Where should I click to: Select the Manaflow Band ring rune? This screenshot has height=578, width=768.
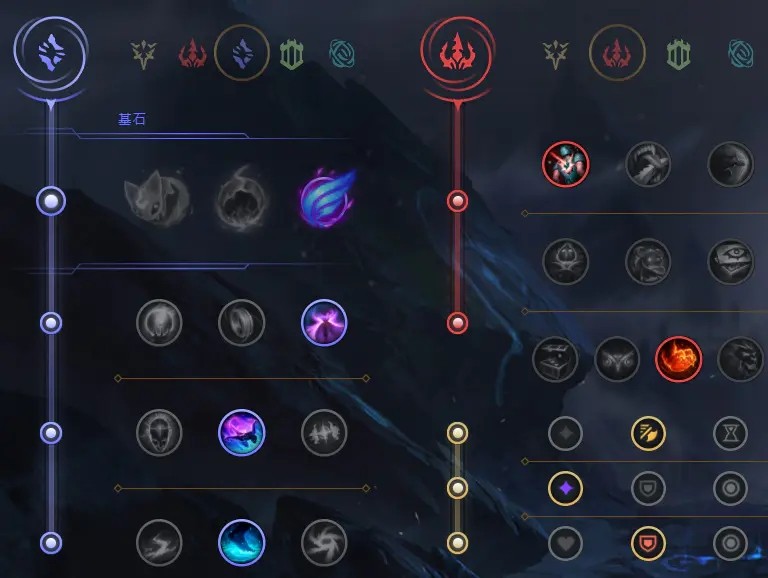241,323
